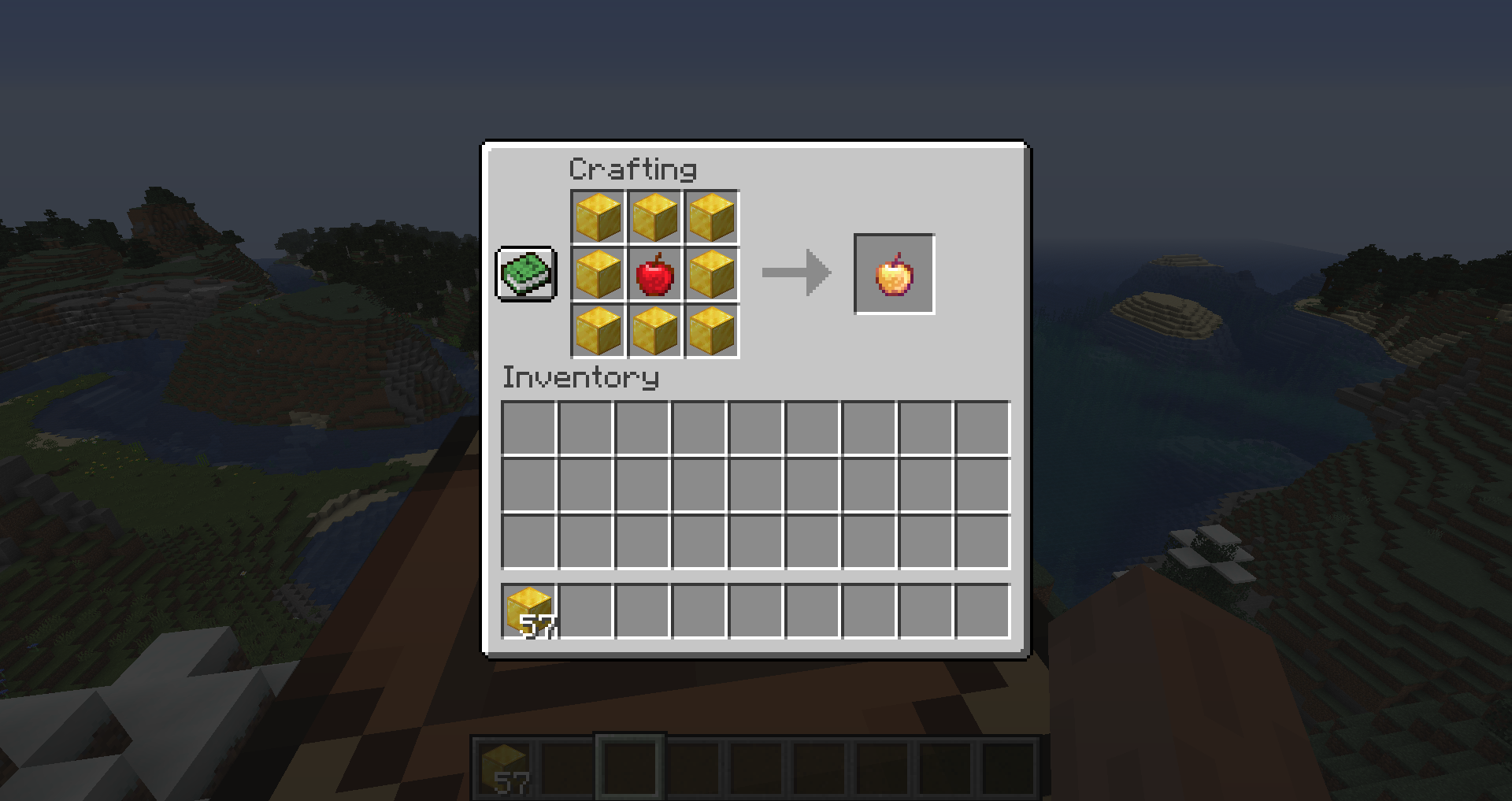This screenshot has height=801, width=1512.
Task: Select the gold block in the bottom-left crafting slot
Action: point(598,332)
